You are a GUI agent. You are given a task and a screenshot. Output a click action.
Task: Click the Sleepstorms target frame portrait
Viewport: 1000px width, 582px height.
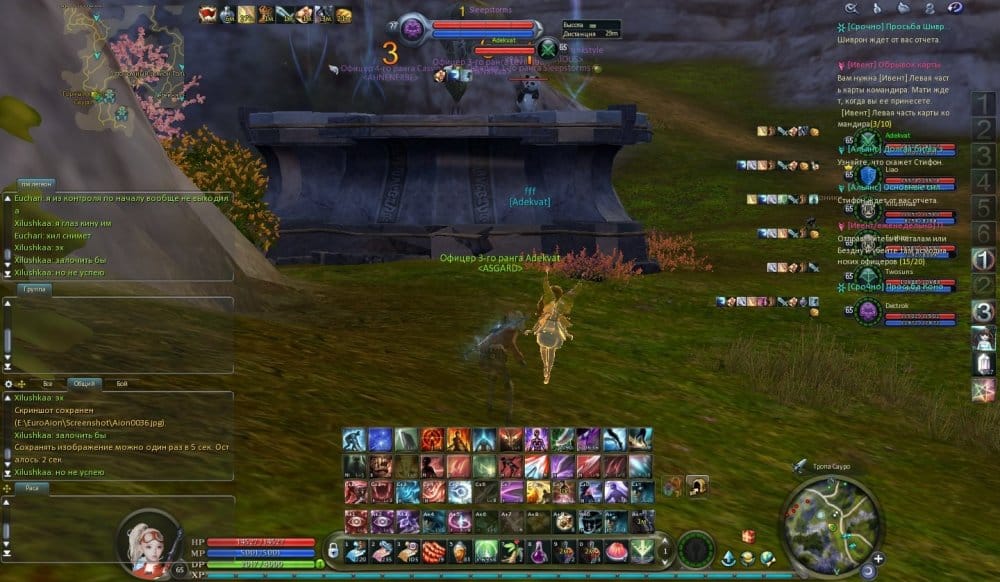pyautogui.click(x=414, y=28)
